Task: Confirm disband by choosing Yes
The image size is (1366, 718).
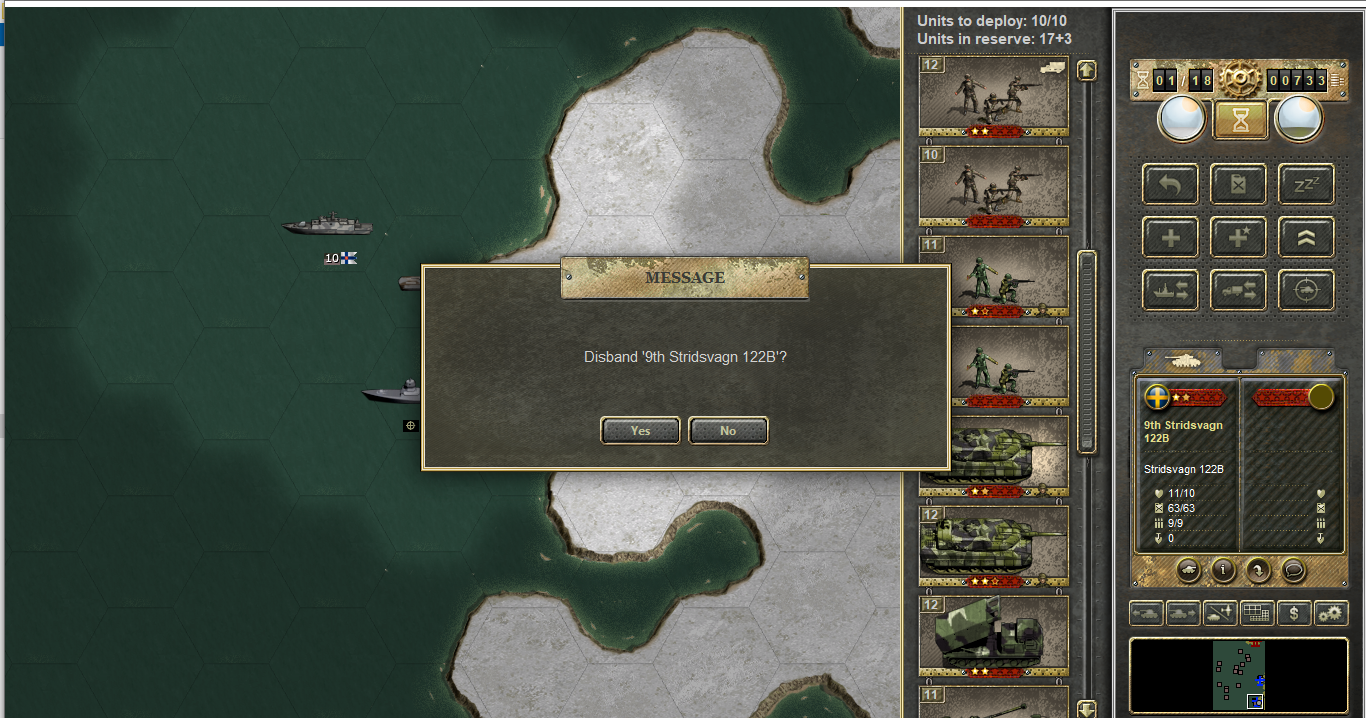Action: 640,430
